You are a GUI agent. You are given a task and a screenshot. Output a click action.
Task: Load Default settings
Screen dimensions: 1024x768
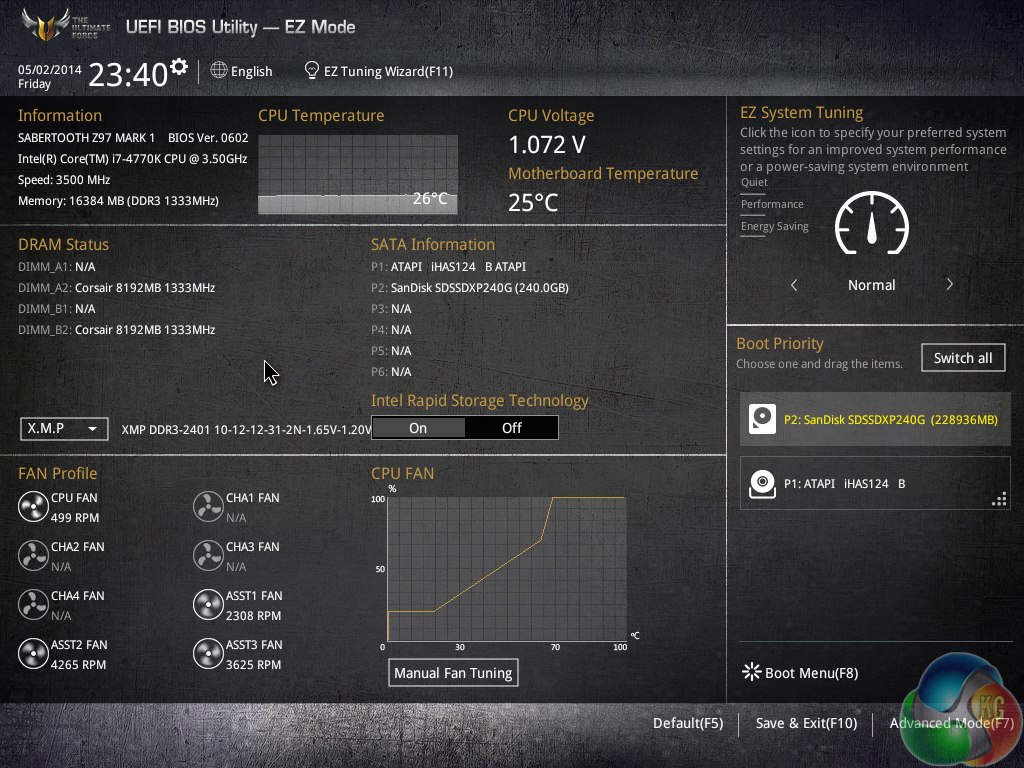[687, 723]
